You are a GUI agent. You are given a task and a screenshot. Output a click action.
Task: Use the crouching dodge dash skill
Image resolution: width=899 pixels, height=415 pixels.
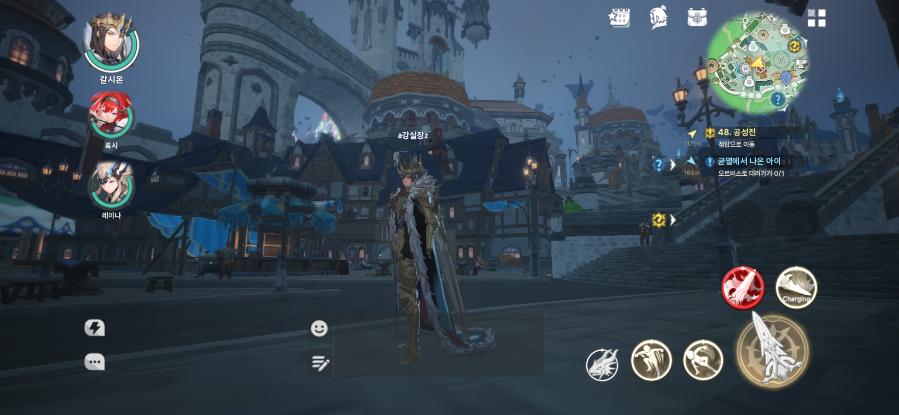pos(702,360)
